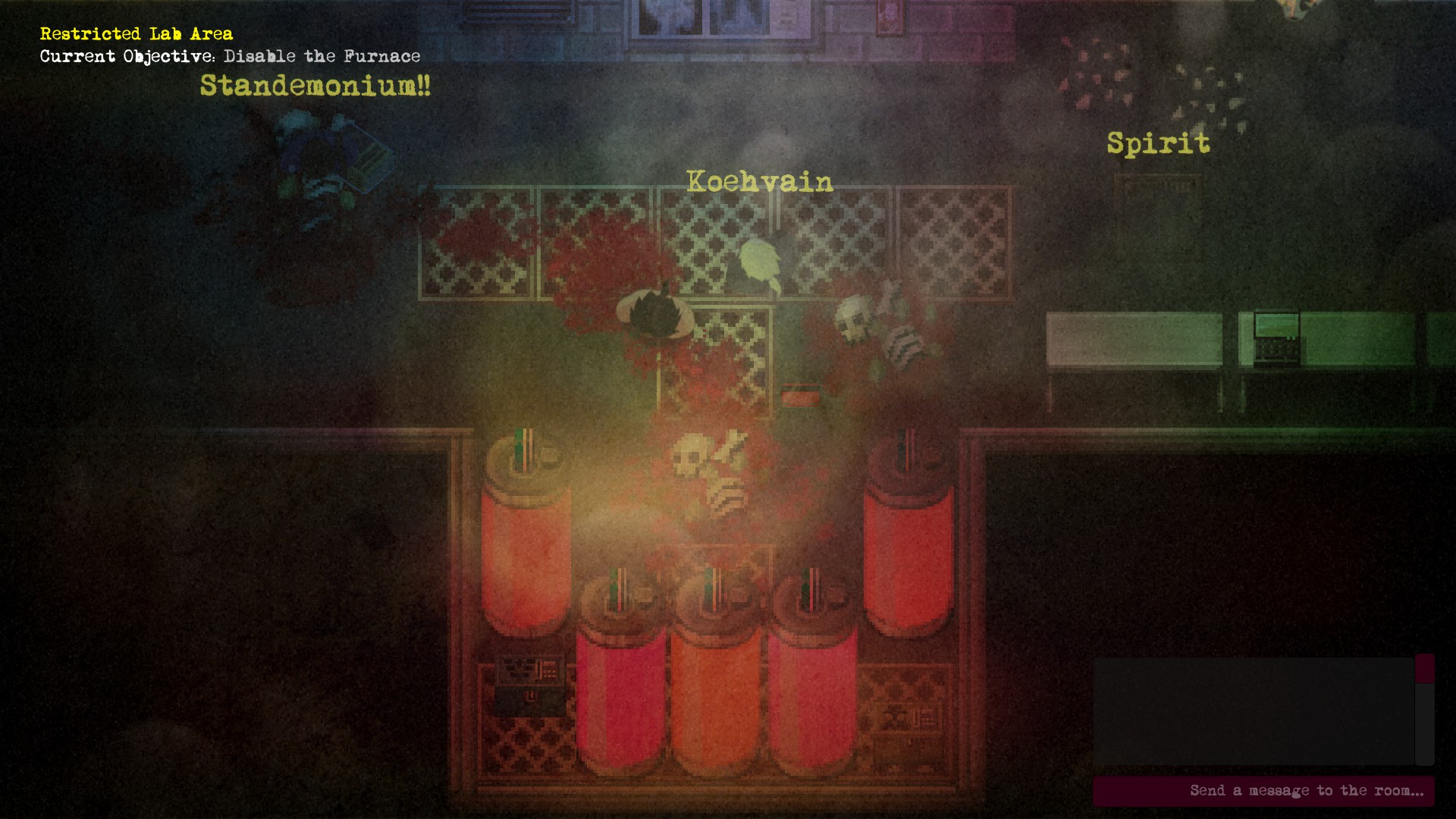Select player name Koehvain
Viewport: 1456px width, 819px height.
tap(758, 182)
